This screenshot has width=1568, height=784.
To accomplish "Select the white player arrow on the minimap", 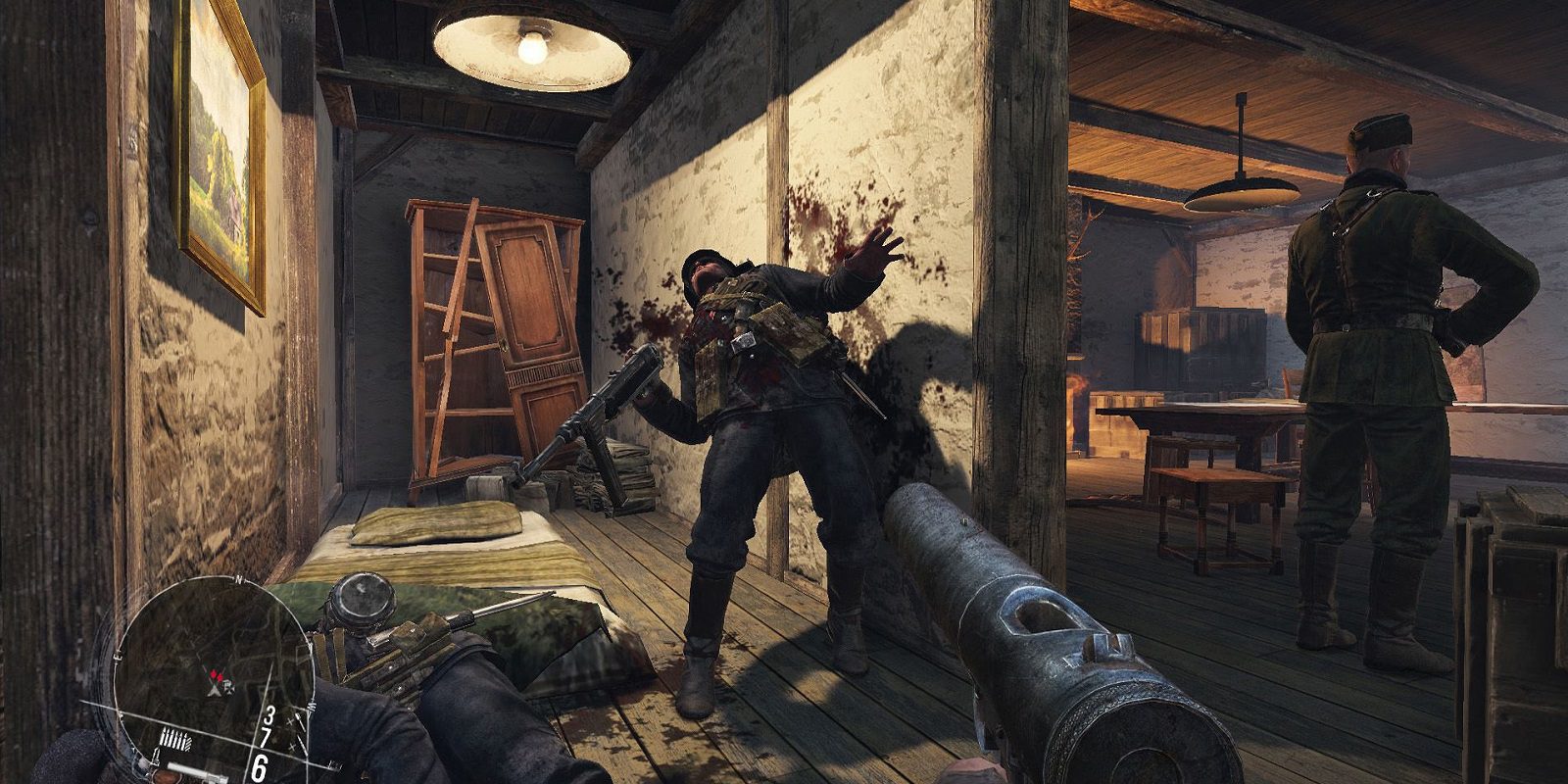I will [214, 689].
